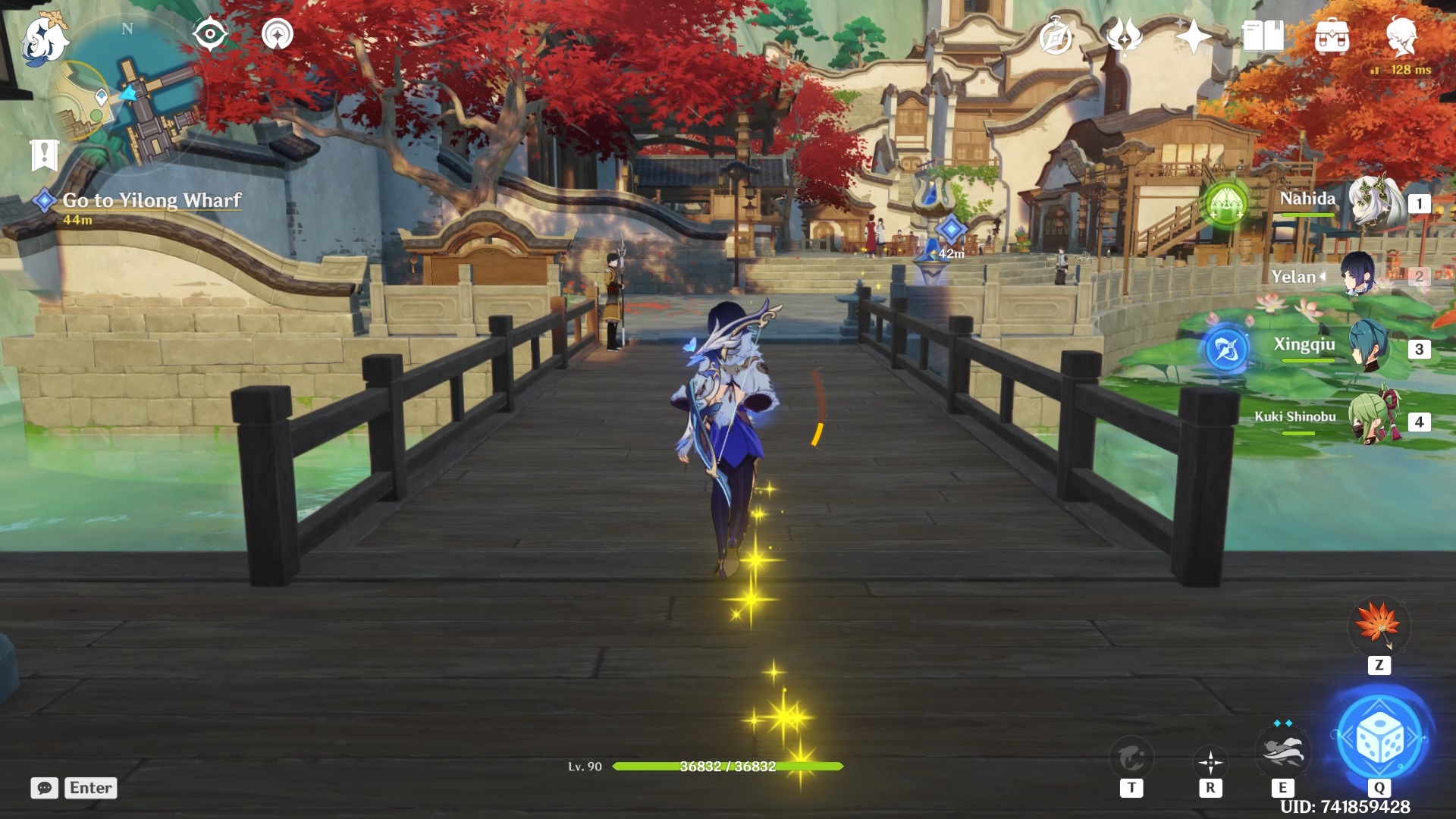Activate Elemental Sight with the eye icon
The width and height of the screenshot is (1456, 819).
(210, 33)
